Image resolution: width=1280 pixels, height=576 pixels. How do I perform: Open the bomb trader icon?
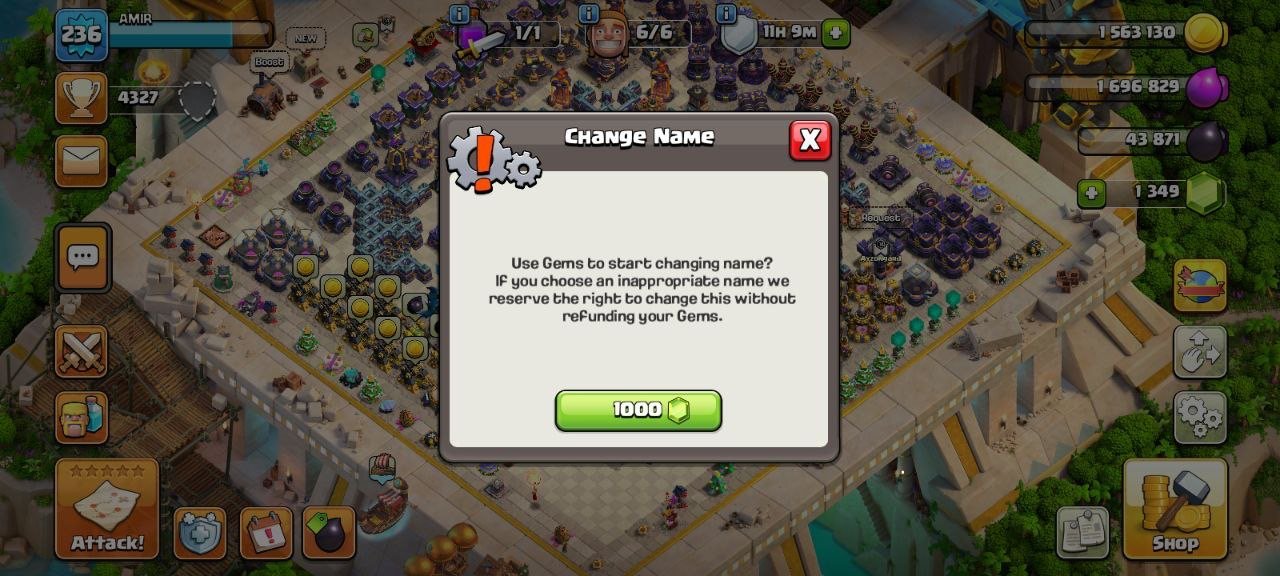[x=328, y=533]
